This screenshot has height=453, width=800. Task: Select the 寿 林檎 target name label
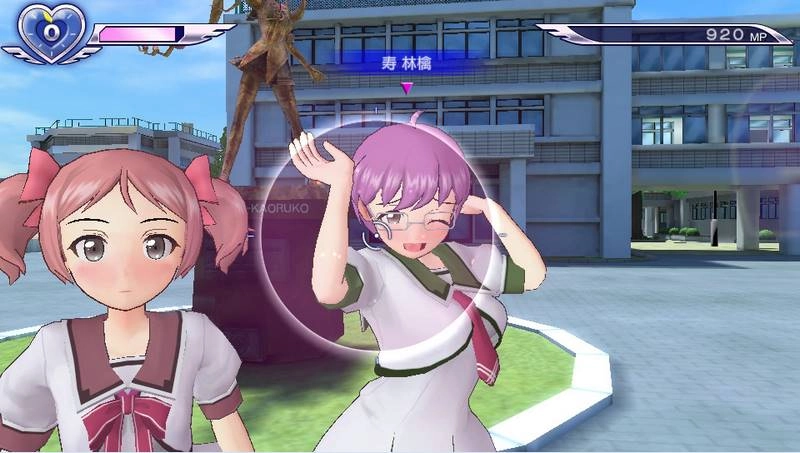tap(405, 63)
